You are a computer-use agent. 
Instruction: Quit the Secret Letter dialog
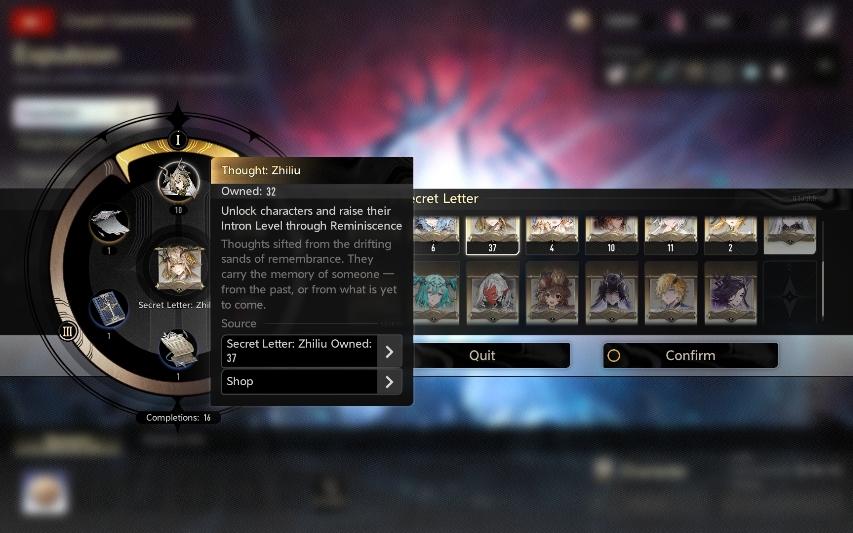[482, 355]
